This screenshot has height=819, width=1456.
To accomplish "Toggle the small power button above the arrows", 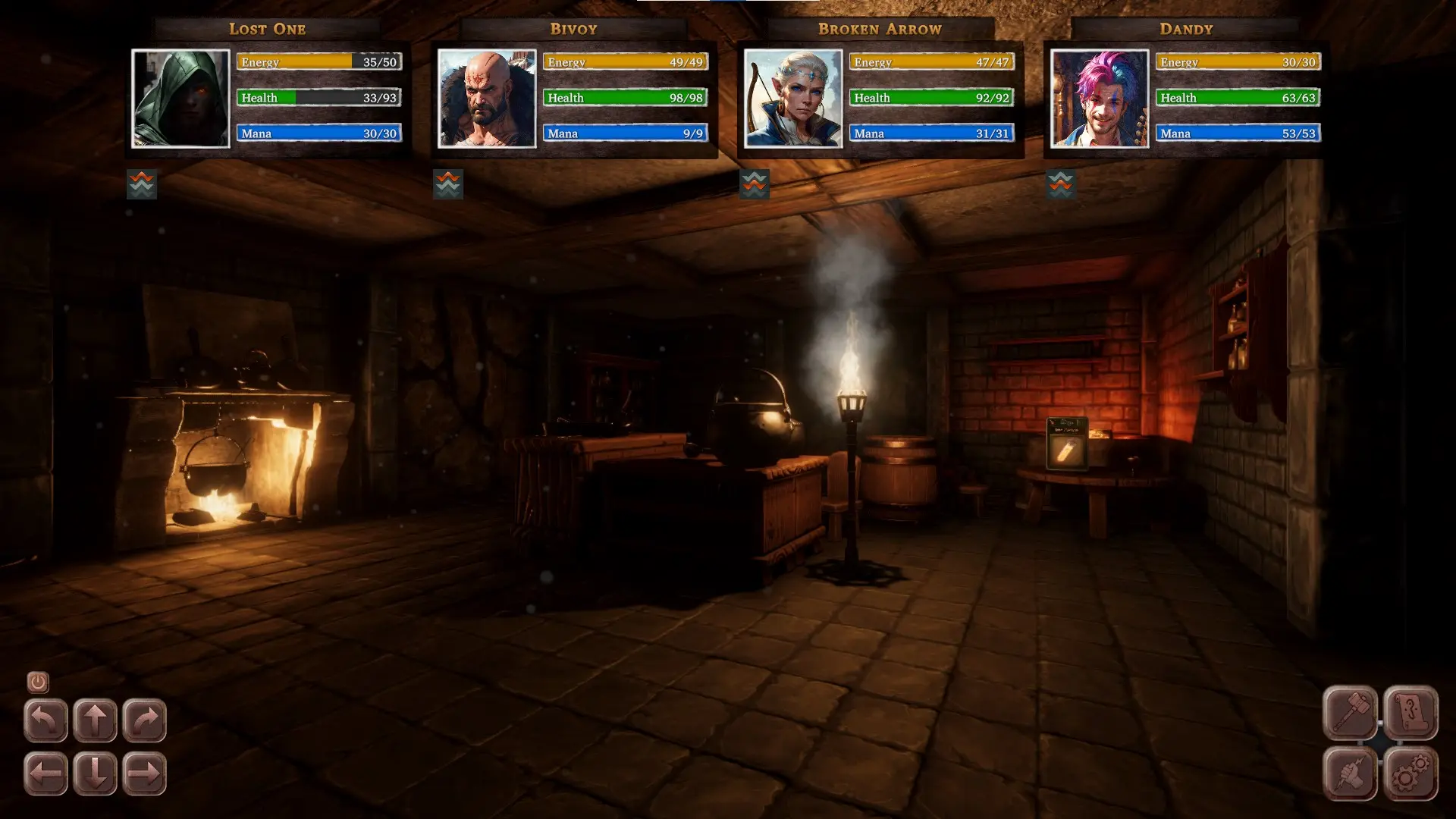I will 38,682.
